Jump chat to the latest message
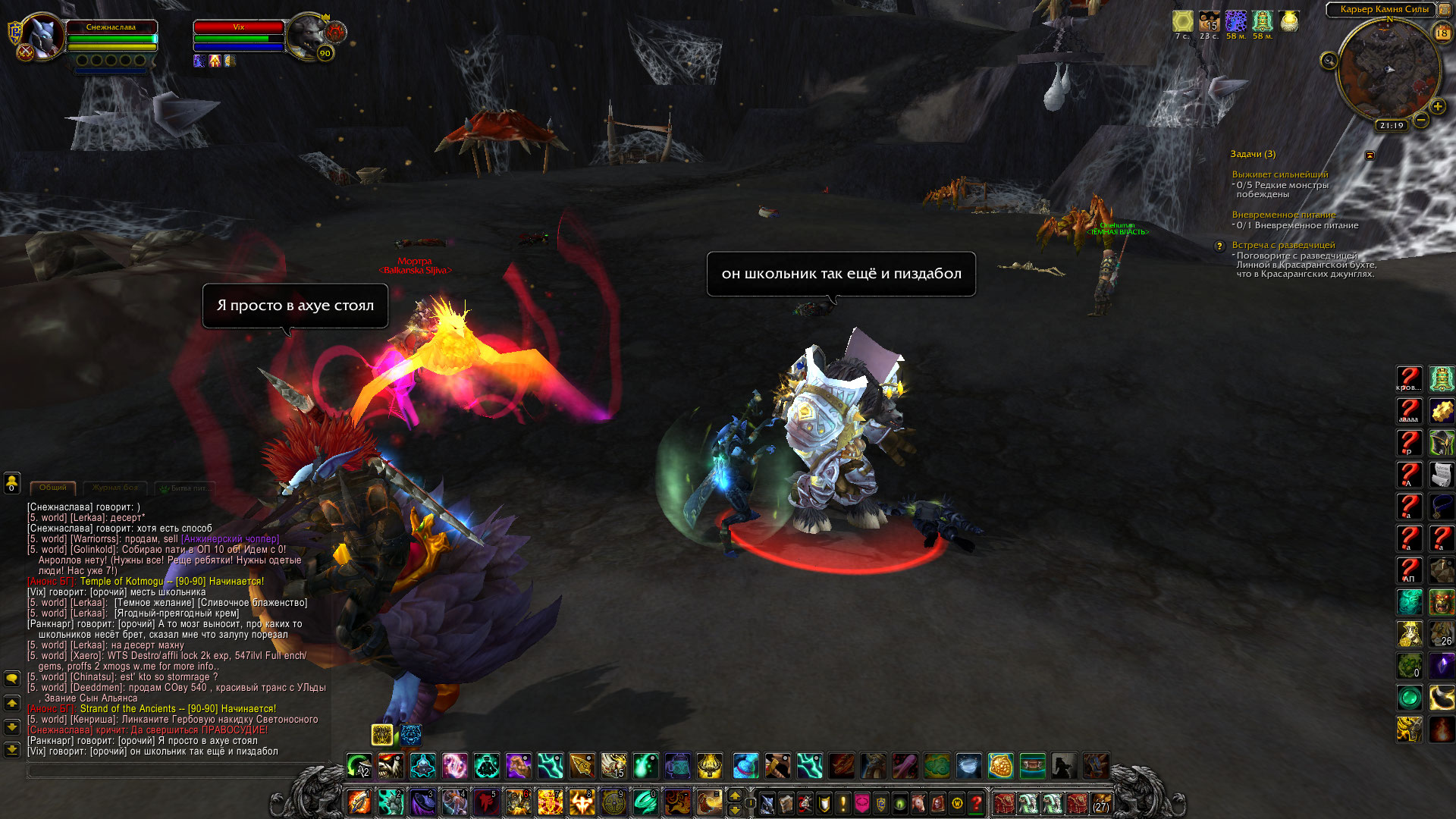Viewport: 1456px width, 819px height. (x=12, y=750)
